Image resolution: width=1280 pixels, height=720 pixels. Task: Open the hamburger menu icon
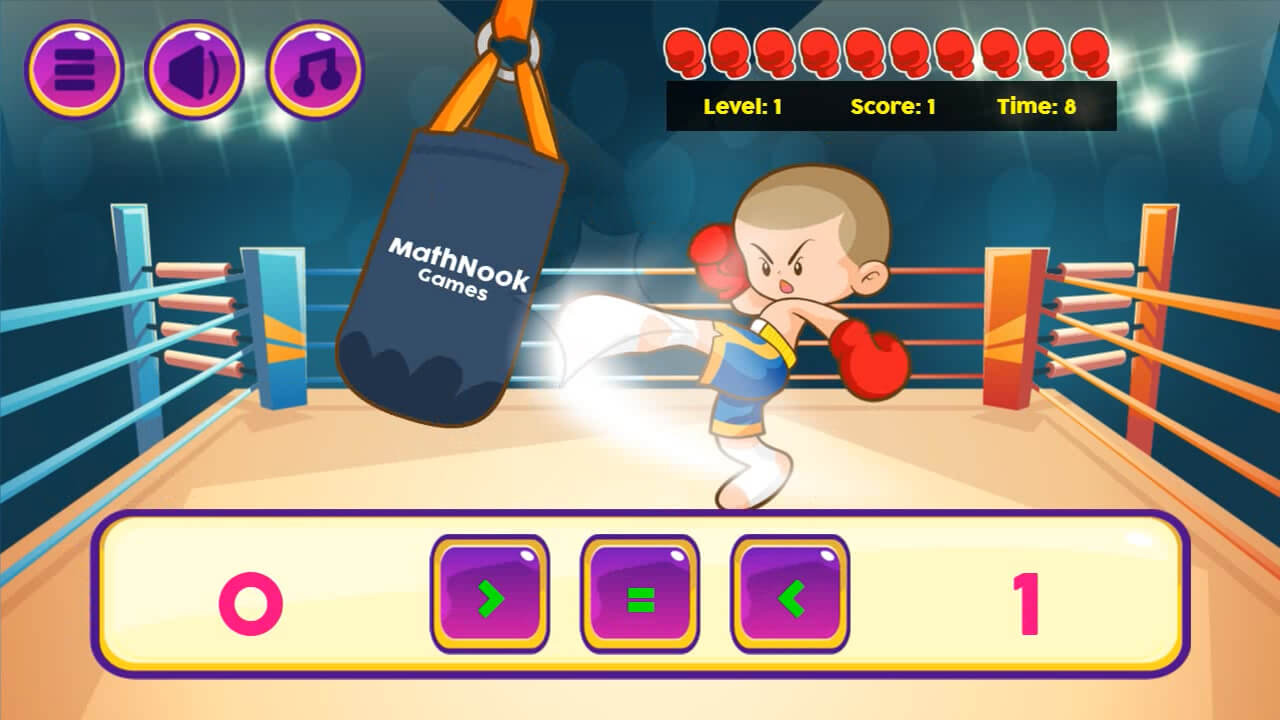pyautogui.click(x=75, y=68)
